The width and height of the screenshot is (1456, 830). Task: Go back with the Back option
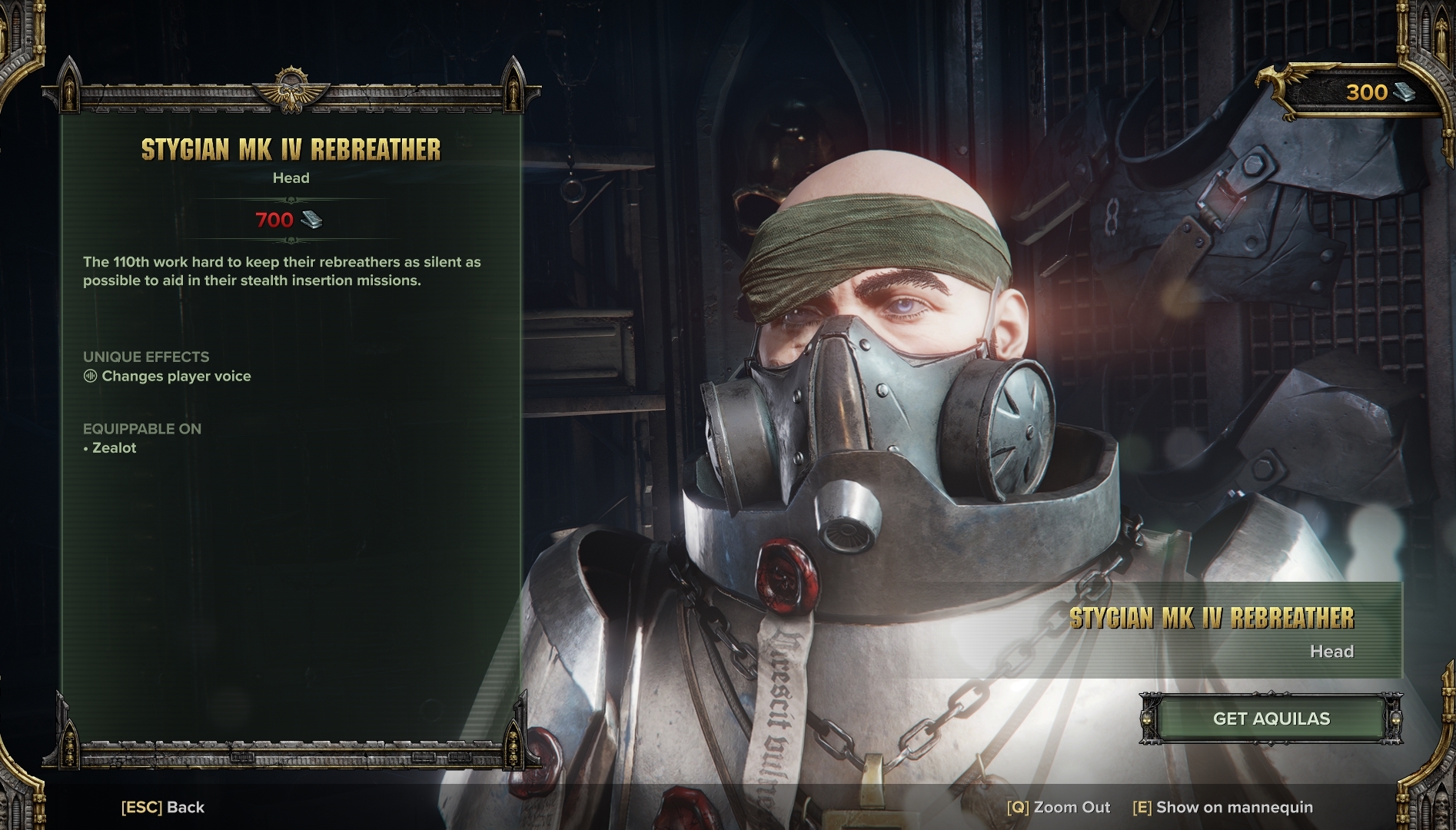coord(163,807)
